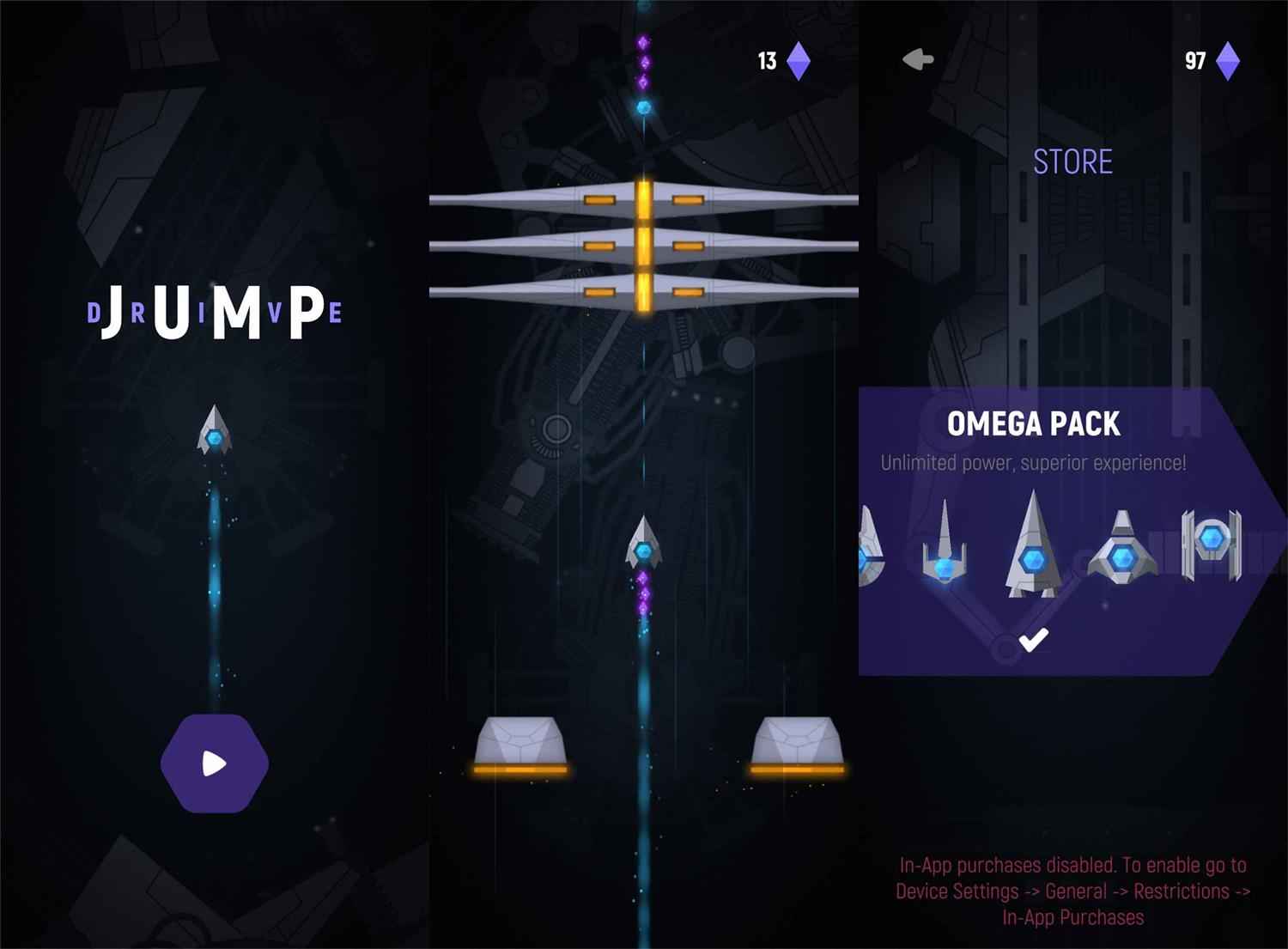Screen dimensions: 1288x949
Task: Pick the wide ship with the hexagon core
Action: pos(1121,550)
